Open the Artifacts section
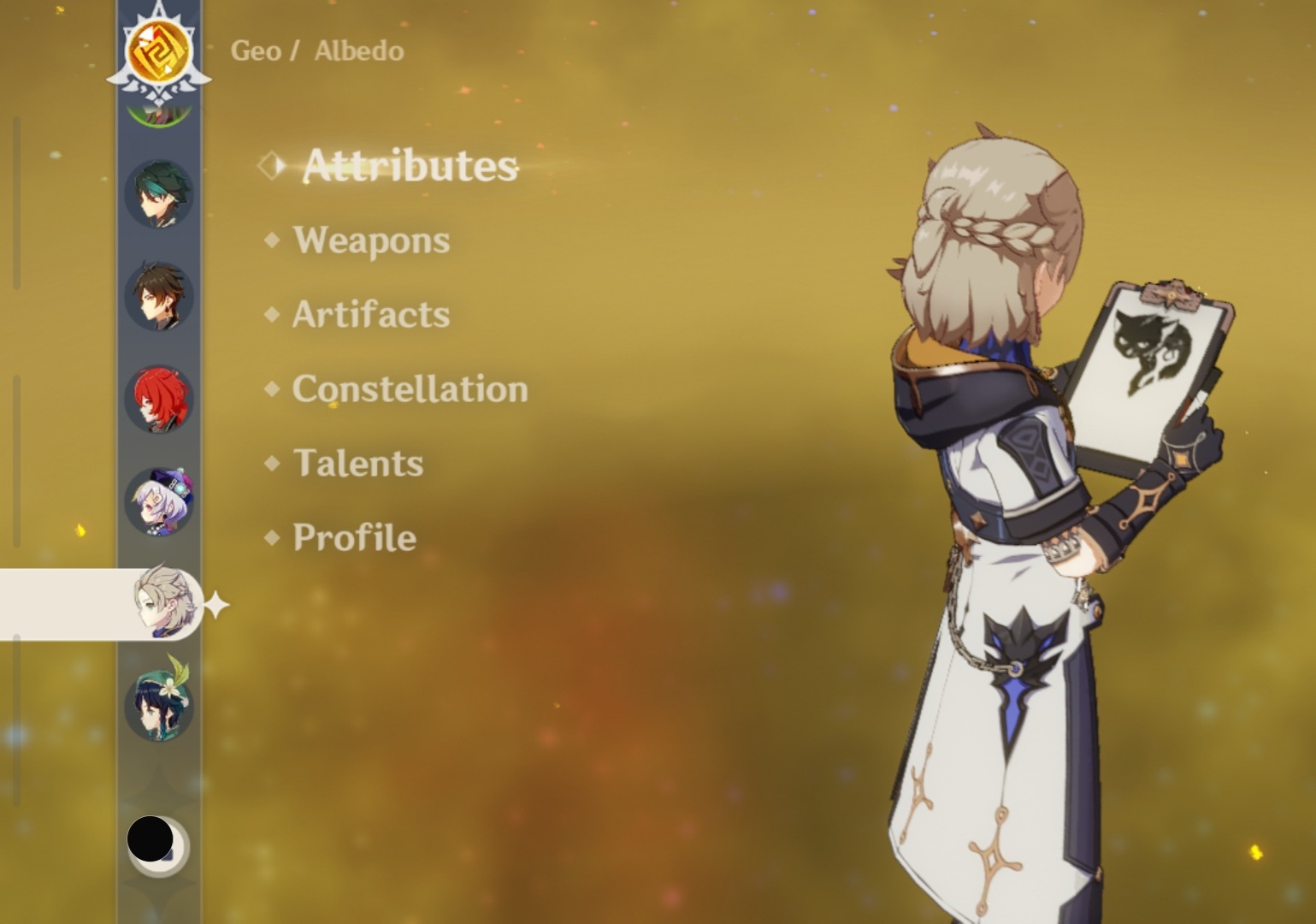The width and height of the screenshot is (1316, 924). pos(369,315)
